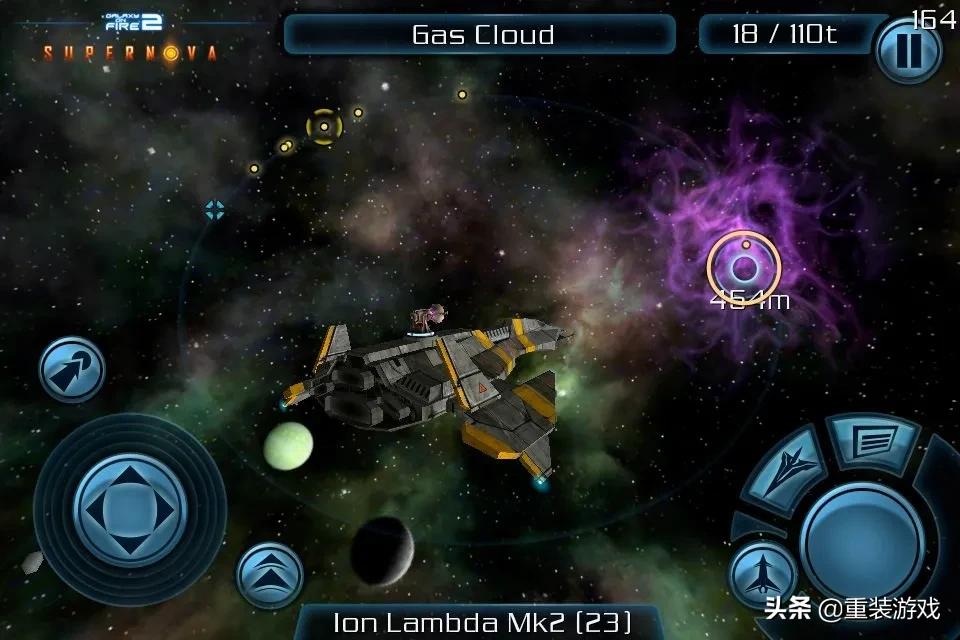The image size is (960, 640).
Task: Tap the arrow-pointing-at-planet autopilot button
Action: [x=72, y=369]
